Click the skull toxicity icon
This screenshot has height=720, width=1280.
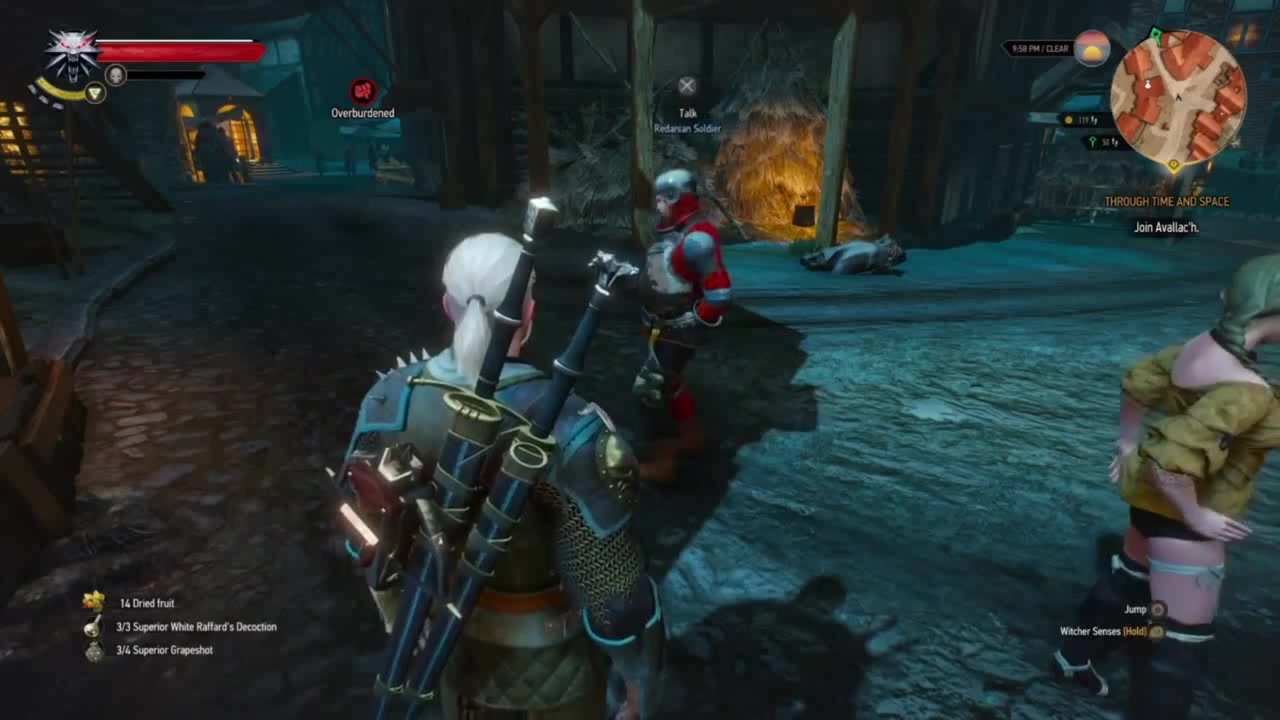116,75
